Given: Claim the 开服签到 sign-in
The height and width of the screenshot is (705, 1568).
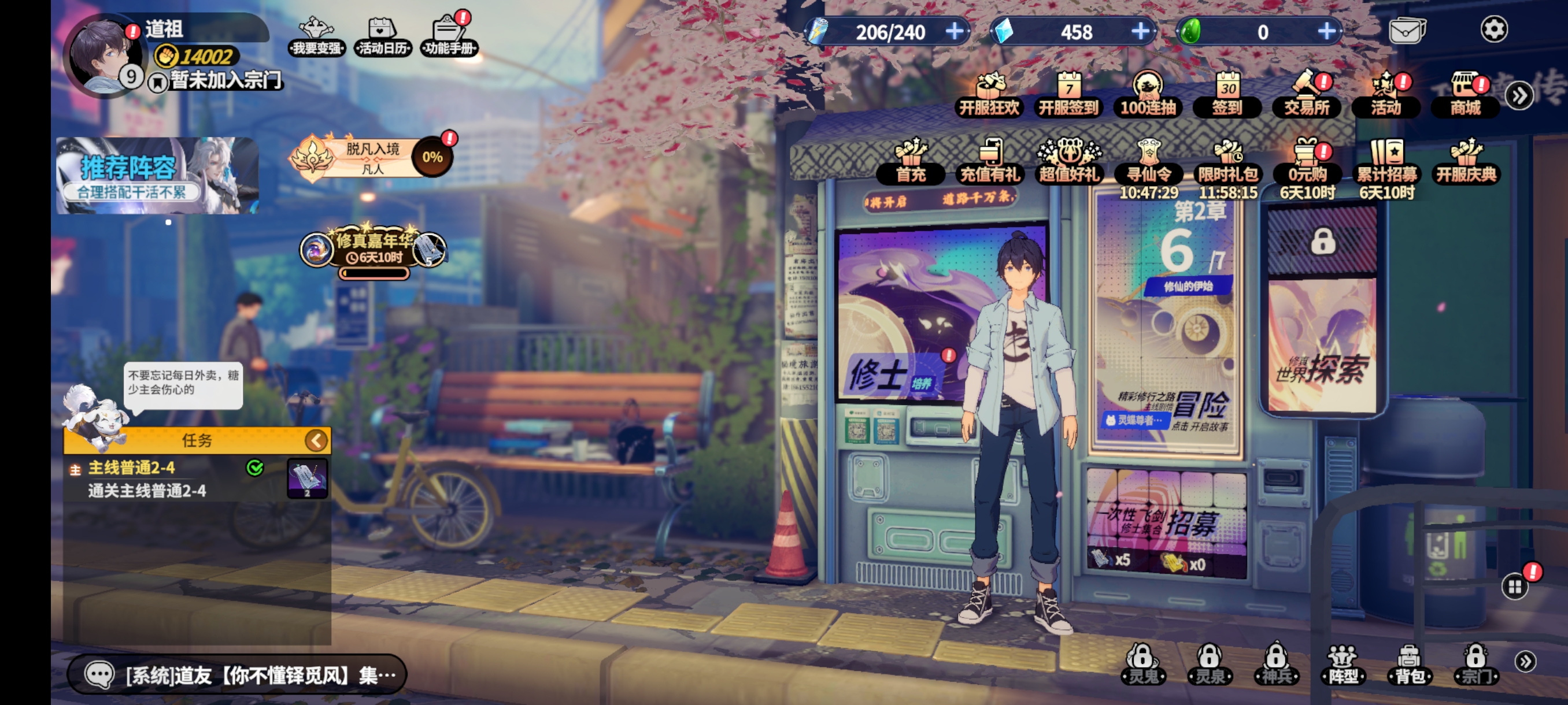Looking at the screenshot, I should click(1068, 95).
